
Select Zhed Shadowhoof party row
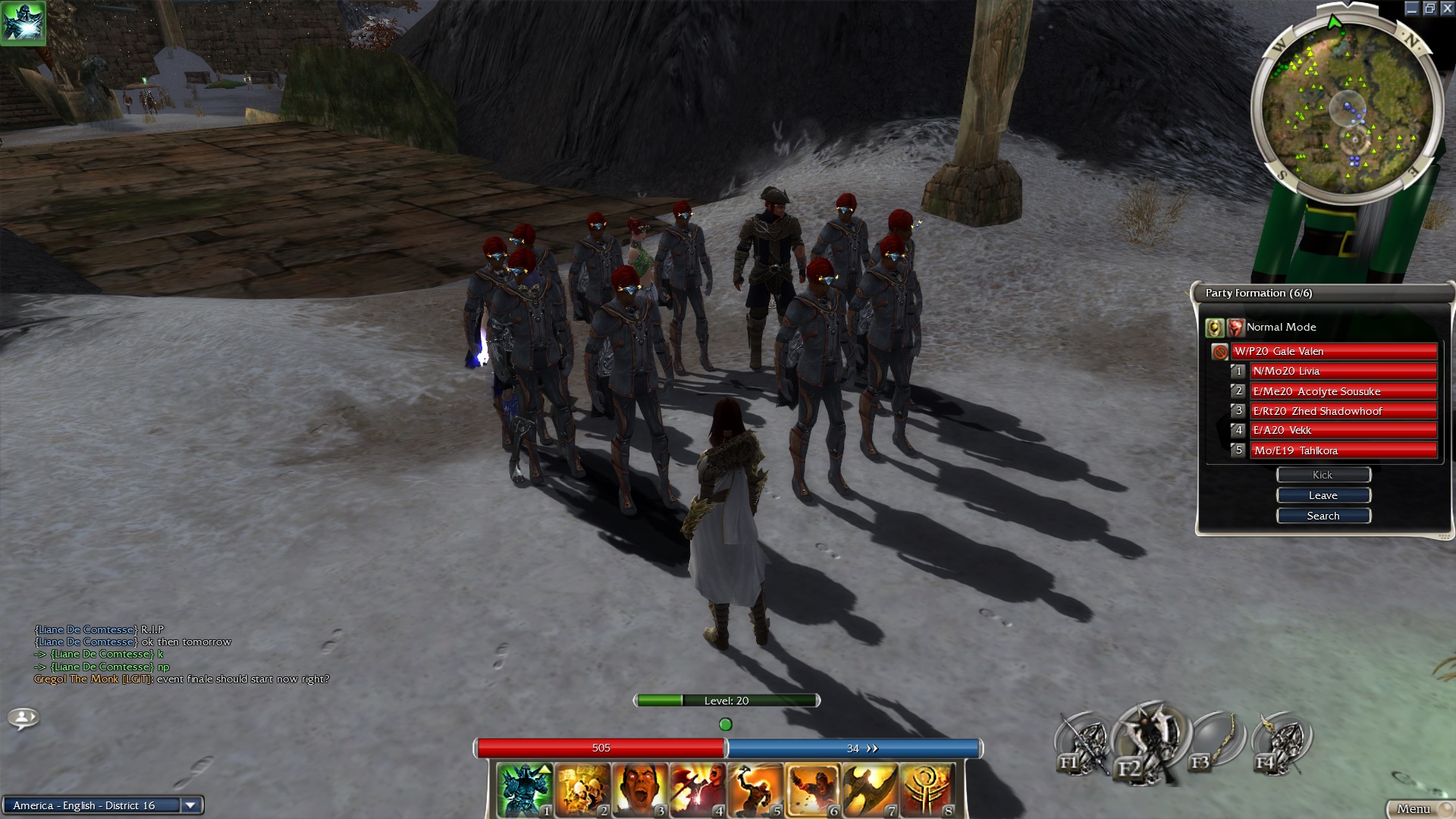1342,411
